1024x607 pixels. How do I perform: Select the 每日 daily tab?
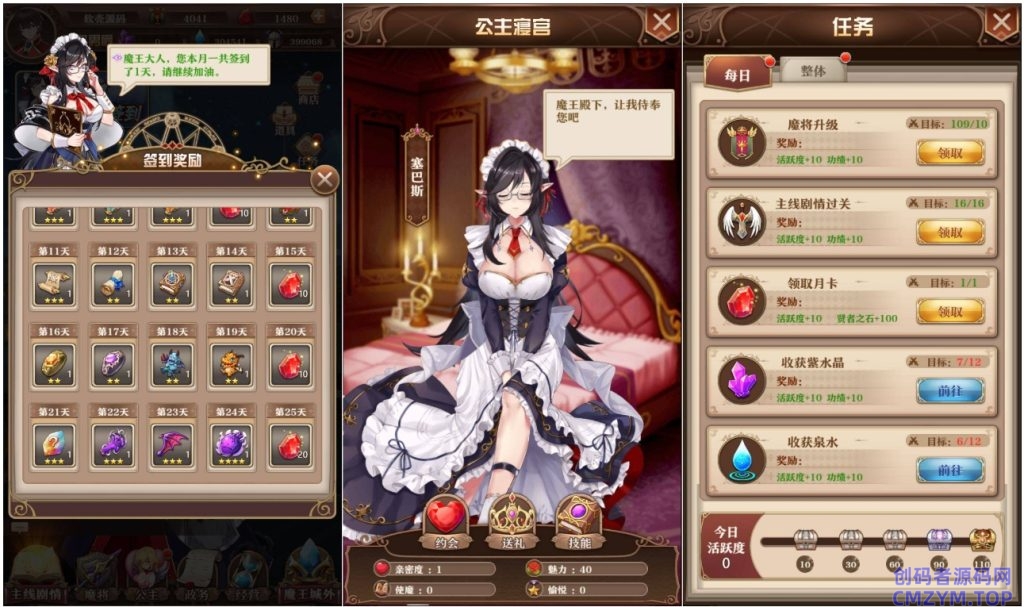(x=737, y=76)
